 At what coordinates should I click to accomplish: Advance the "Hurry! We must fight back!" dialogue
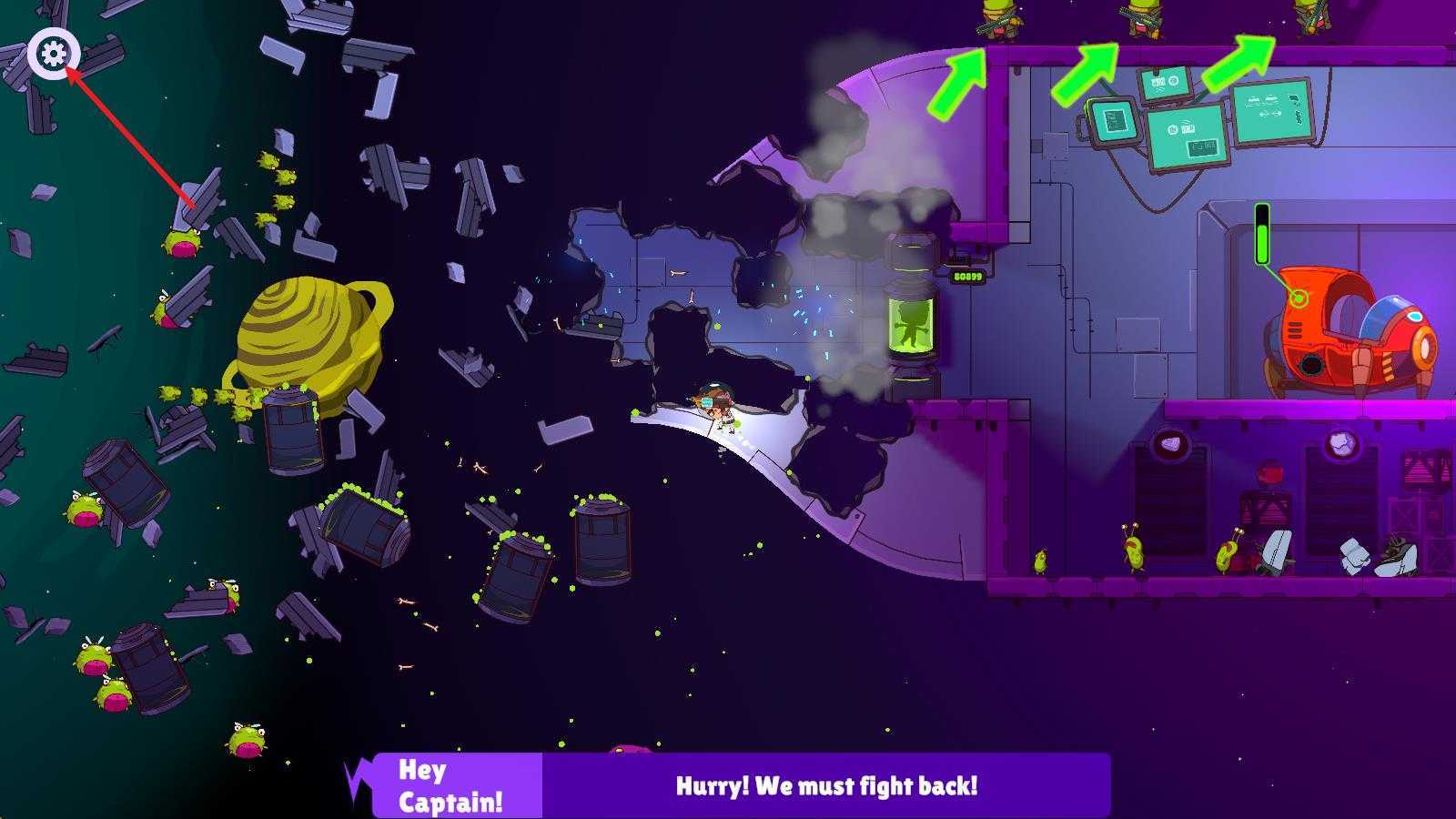tap(825, 785)
